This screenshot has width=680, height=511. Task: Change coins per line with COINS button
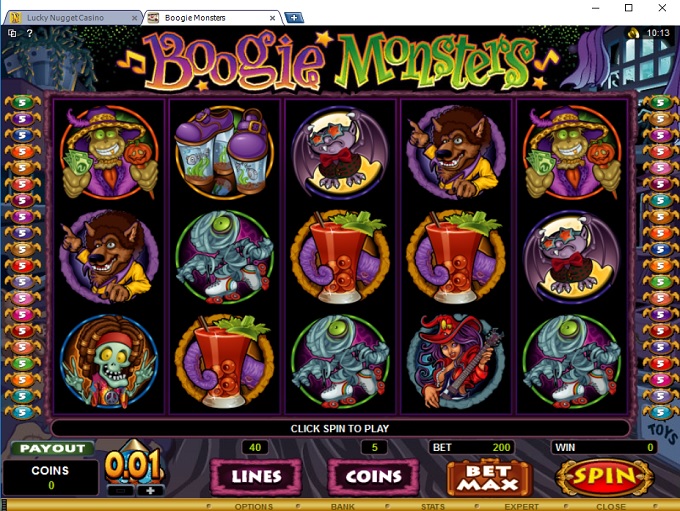pyautogui.click(x=375, y=477)
